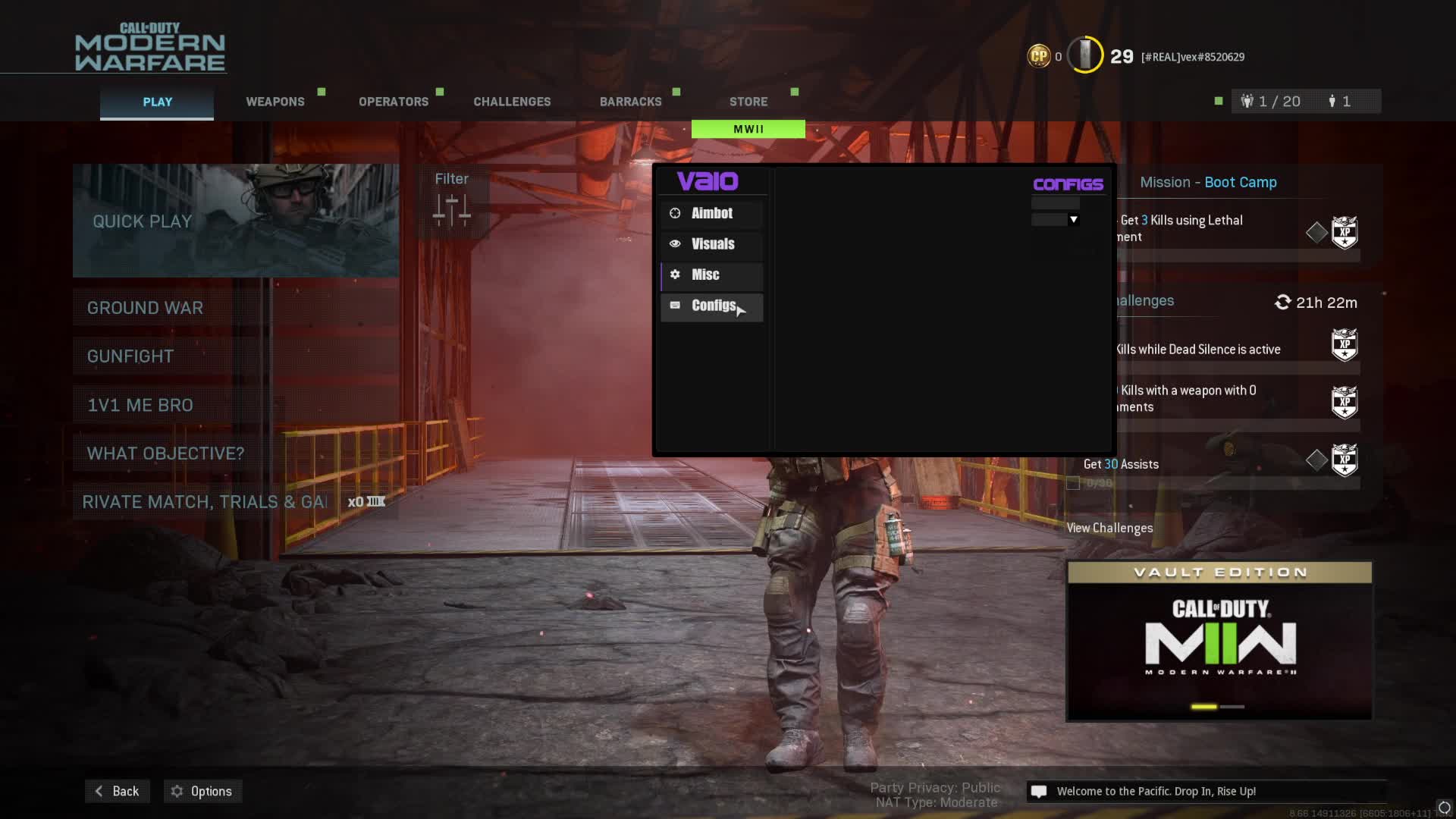The width and height of the screenshot is (1456, 819).
Task: Open the Store tab
Action: pyautogui.click(x=748, y=102)
